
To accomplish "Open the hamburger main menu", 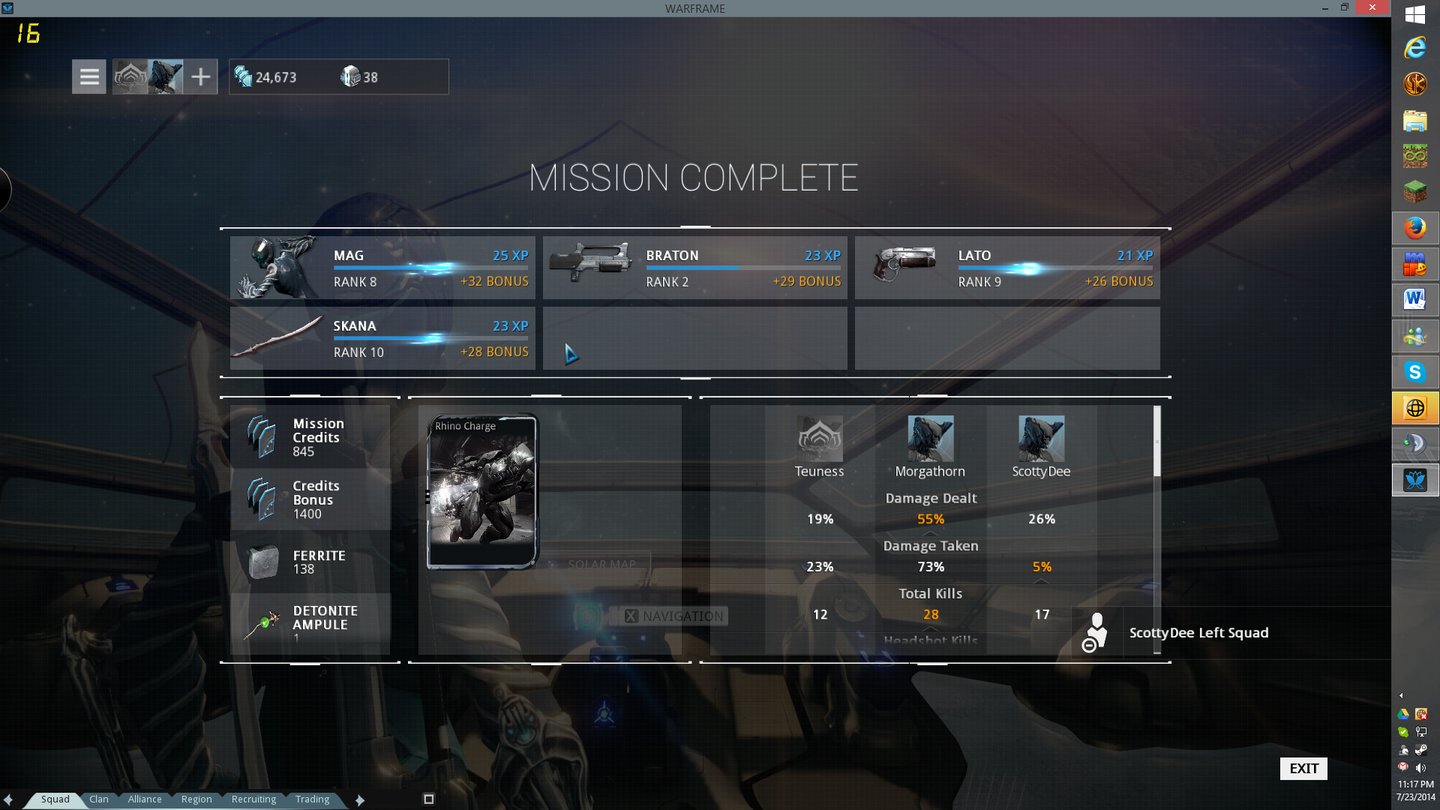I will 89,77.
